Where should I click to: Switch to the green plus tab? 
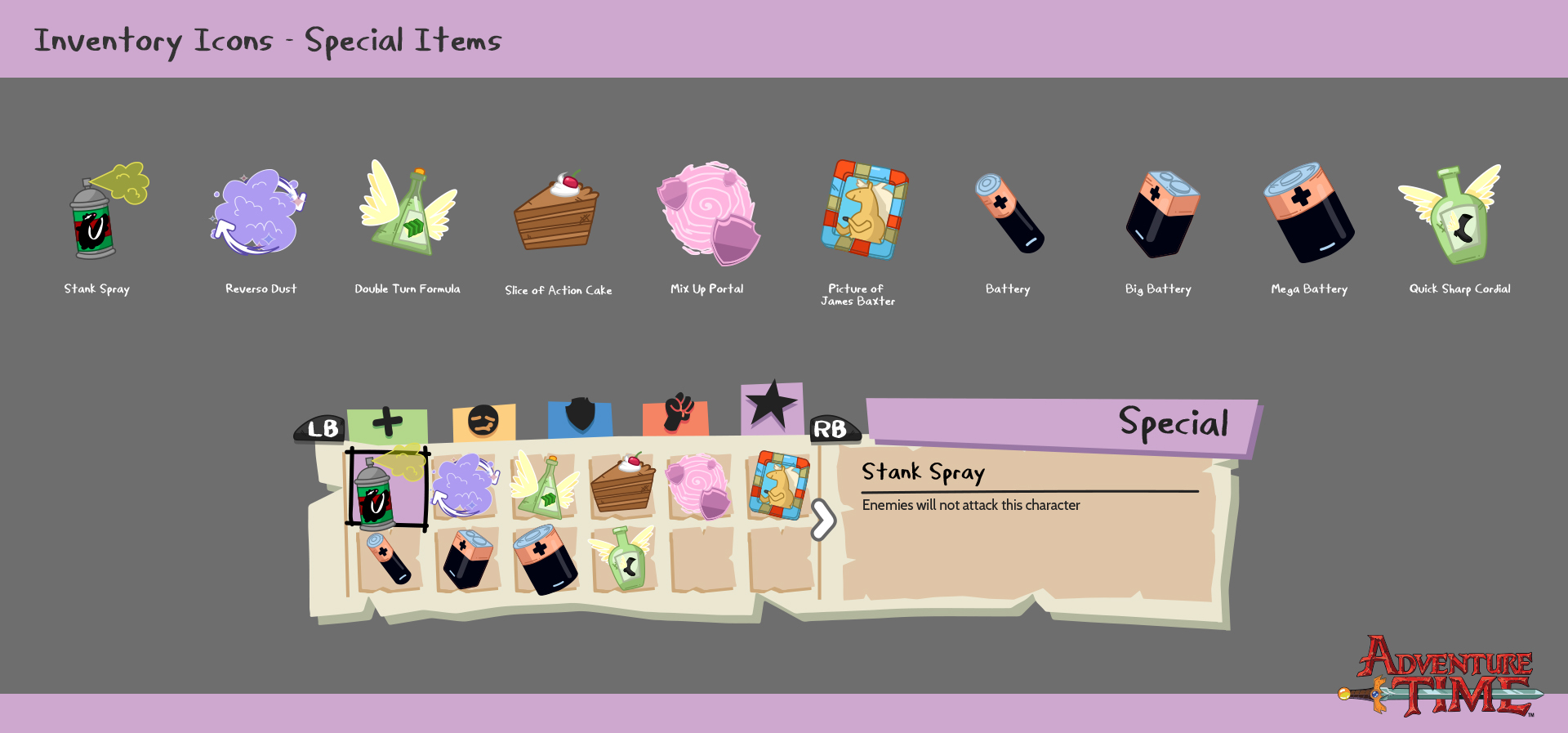[387, 424]
